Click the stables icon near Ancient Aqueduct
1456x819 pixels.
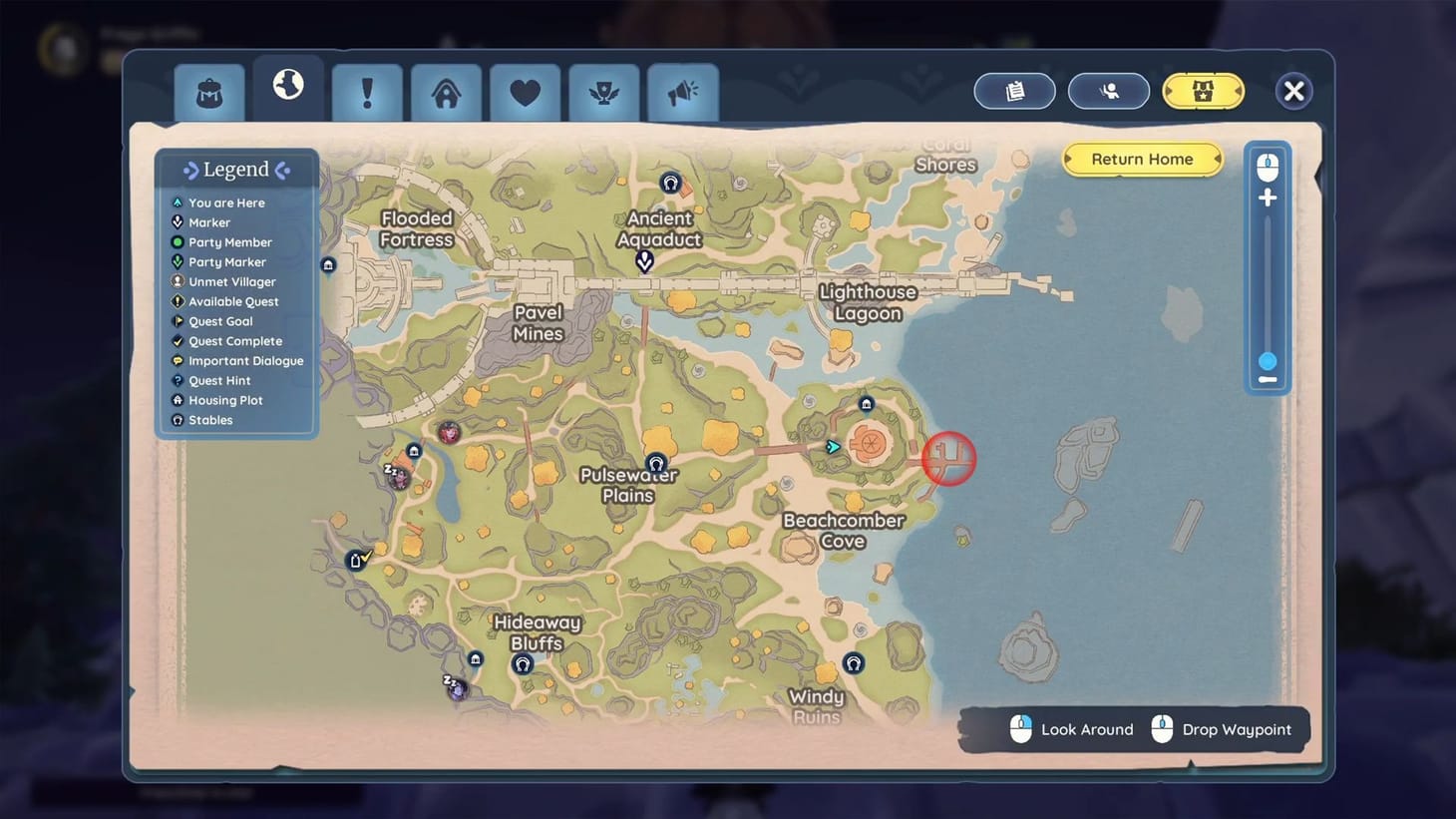669,183
